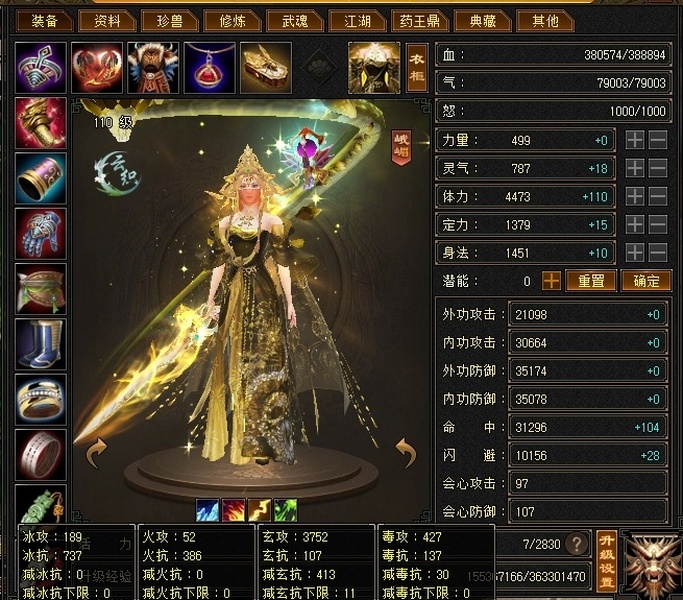This screenshot has width=683, height=600.
Task: Rotate the character model left
Action: click(x=97, y=455)
